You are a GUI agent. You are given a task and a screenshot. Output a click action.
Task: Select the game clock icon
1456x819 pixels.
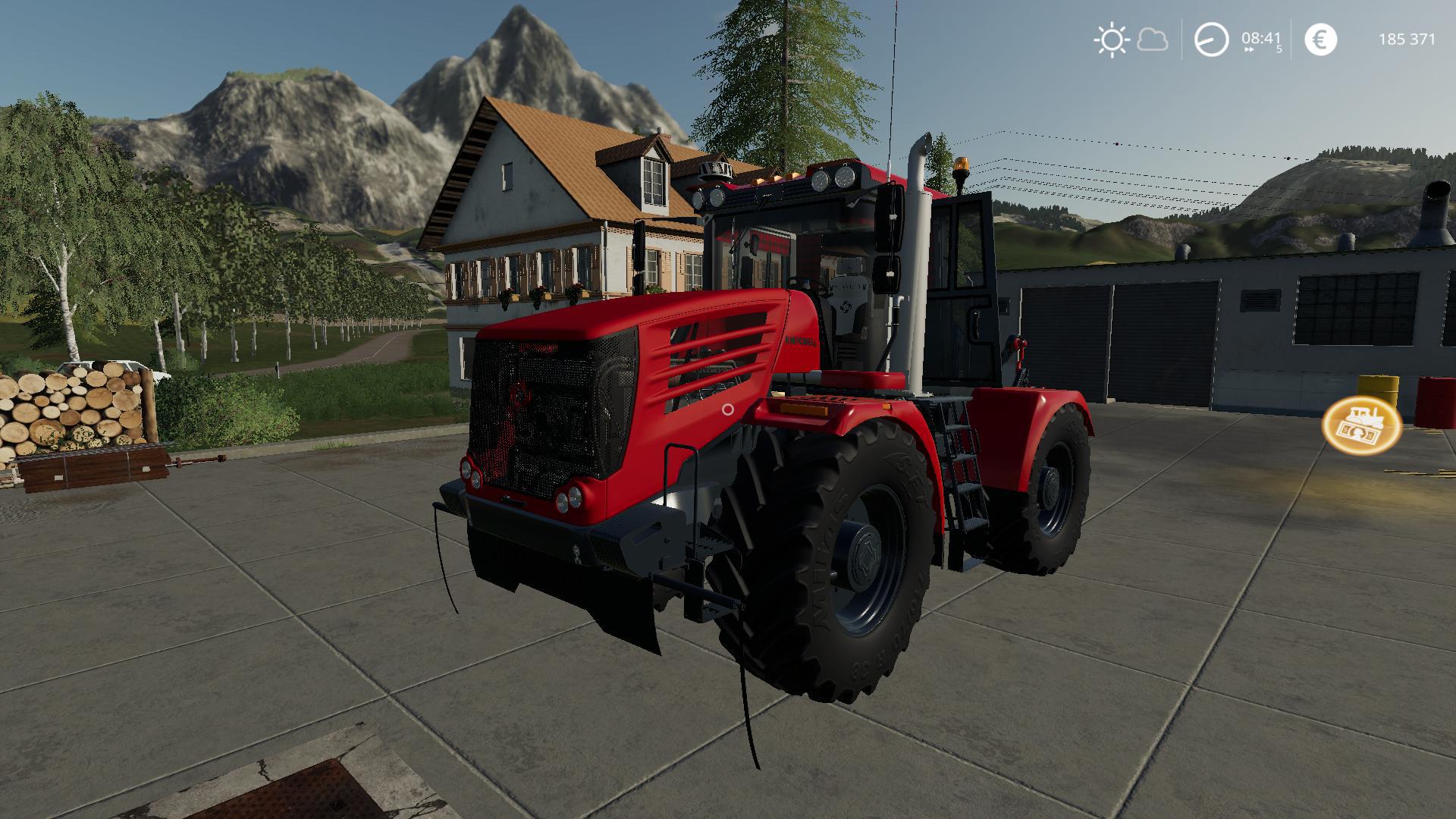pyautogui.click(x=1211, y=39)
